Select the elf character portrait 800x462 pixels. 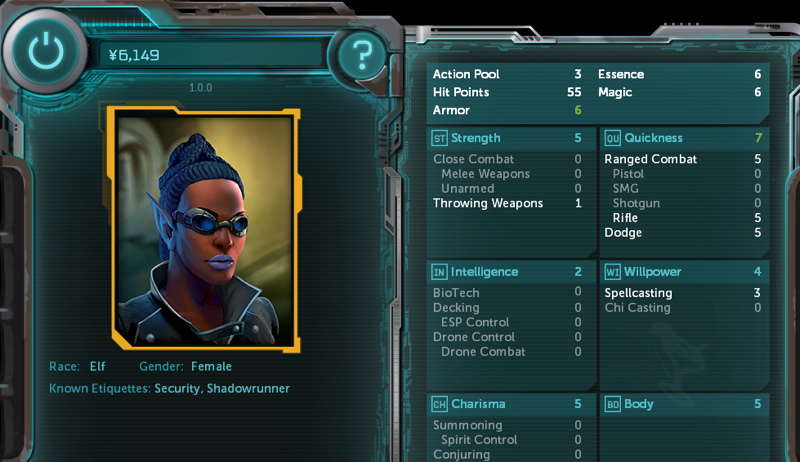204,228
